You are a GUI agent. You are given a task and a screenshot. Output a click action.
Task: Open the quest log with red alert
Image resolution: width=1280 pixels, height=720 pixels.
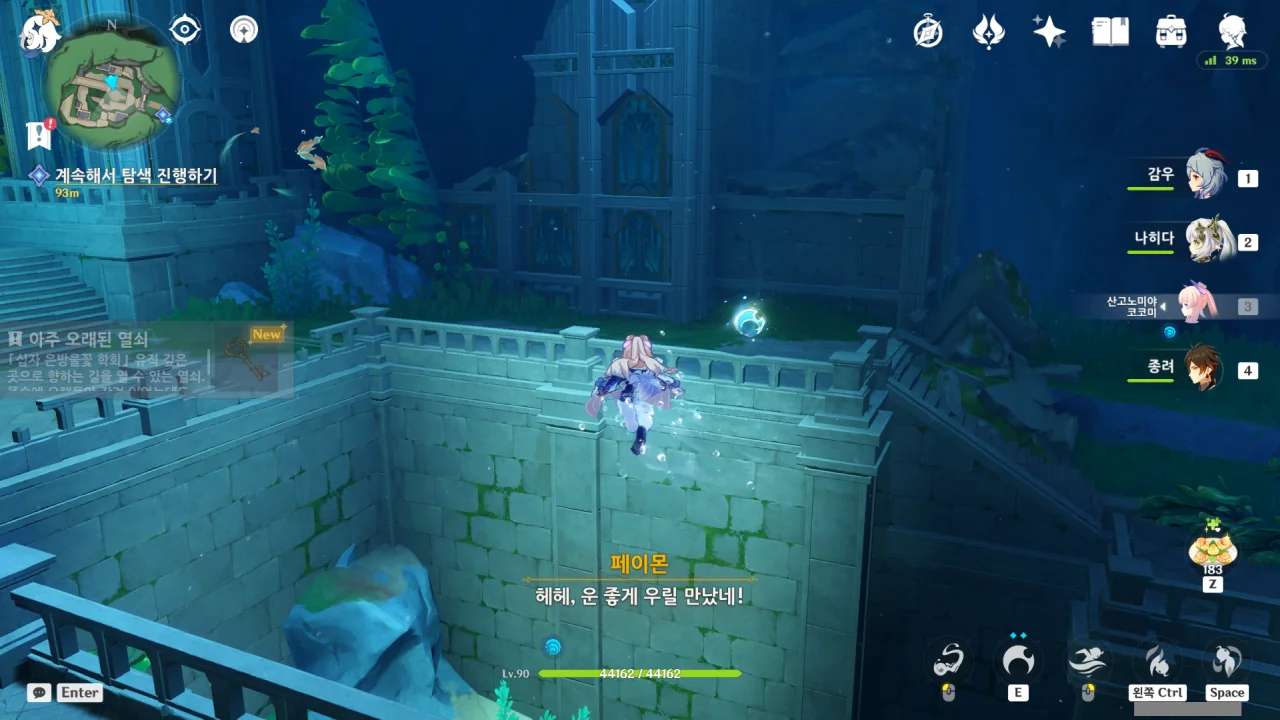[40, 135]
